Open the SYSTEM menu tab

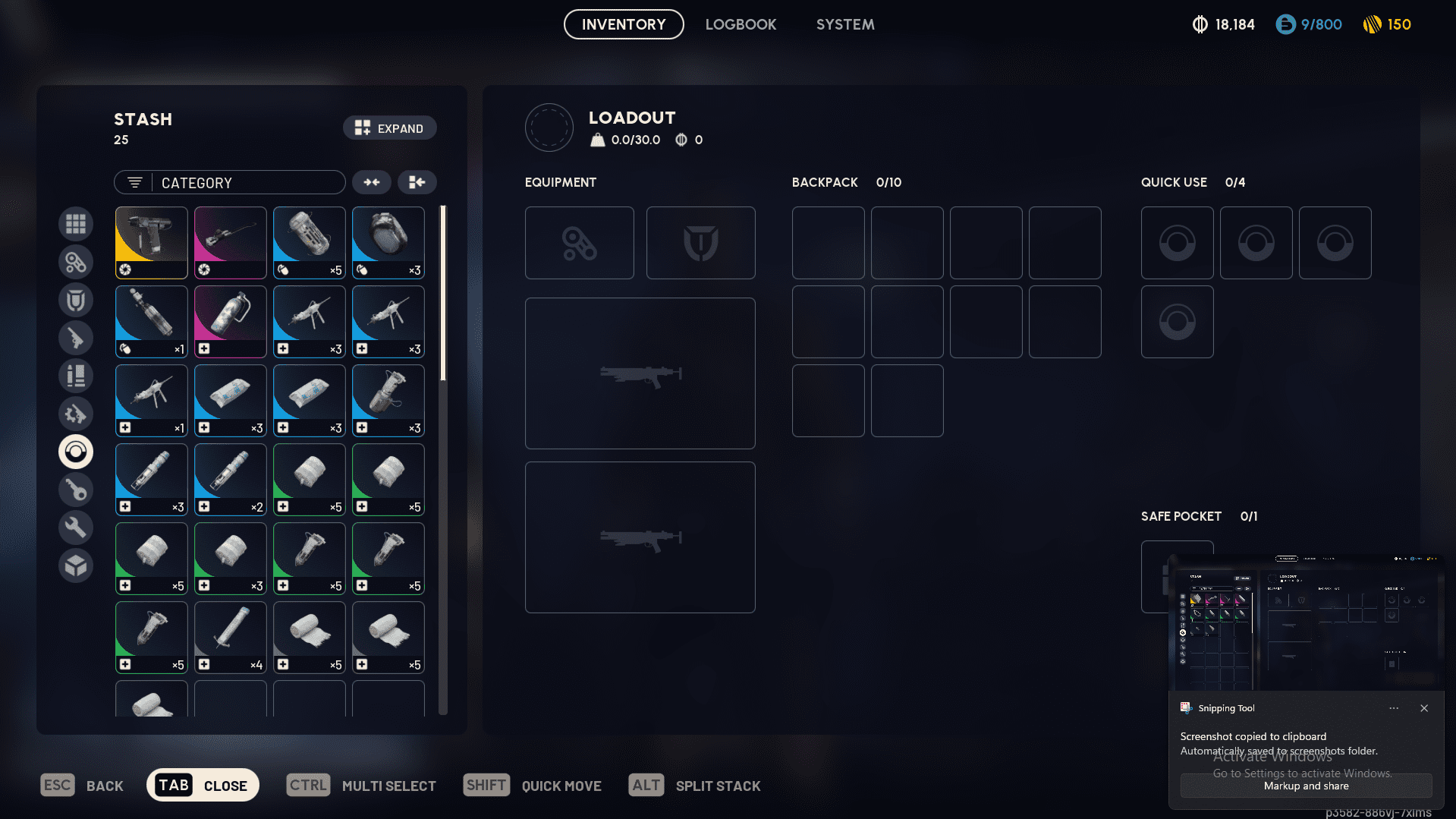coord(844,24)
